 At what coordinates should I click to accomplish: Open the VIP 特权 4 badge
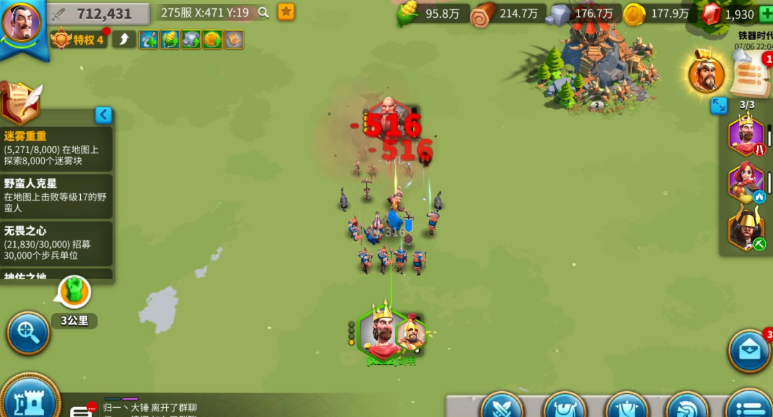[x=79, y=39]
